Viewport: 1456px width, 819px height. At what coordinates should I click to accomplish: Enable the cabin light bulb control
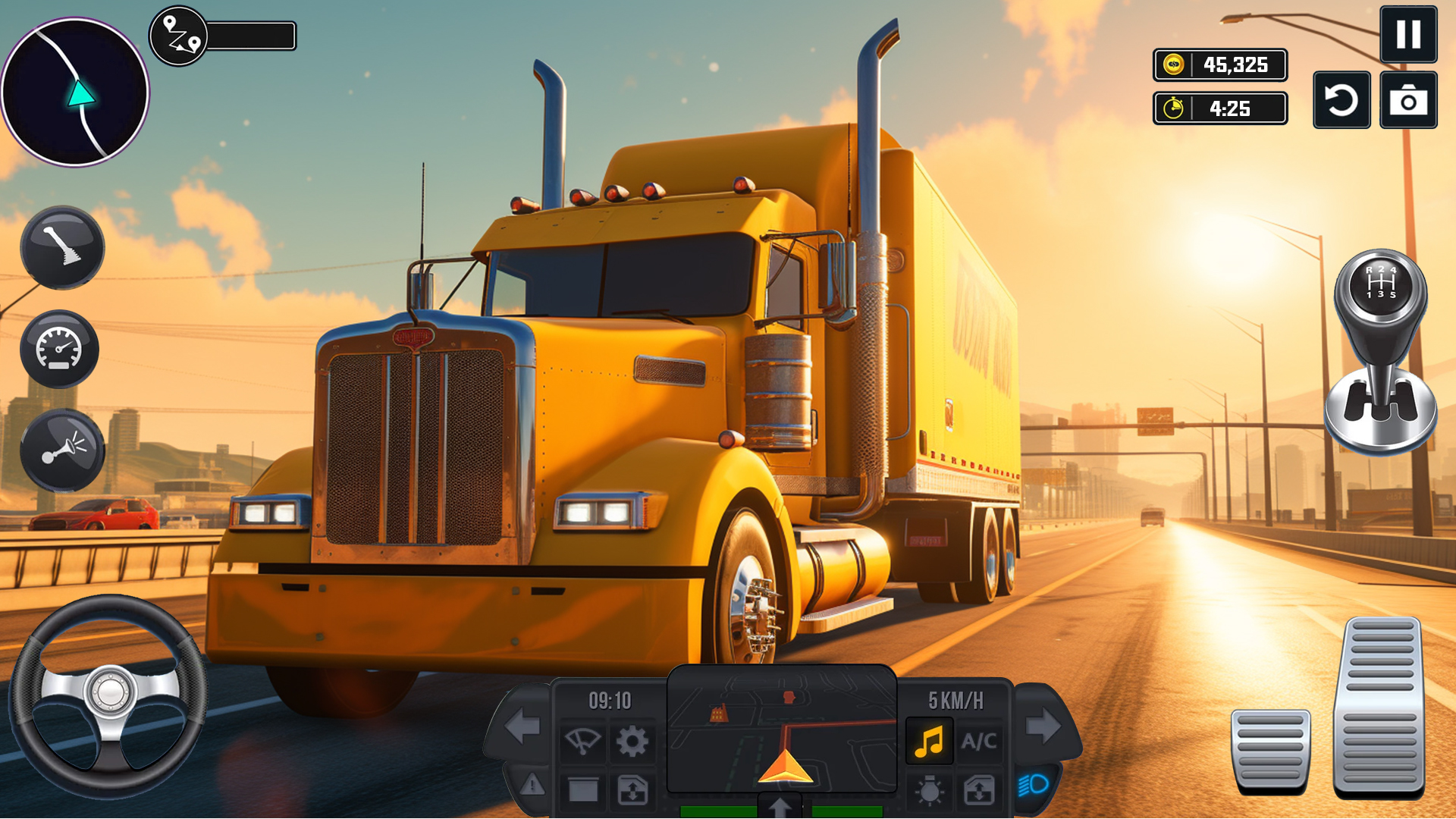tap(929, 789)
